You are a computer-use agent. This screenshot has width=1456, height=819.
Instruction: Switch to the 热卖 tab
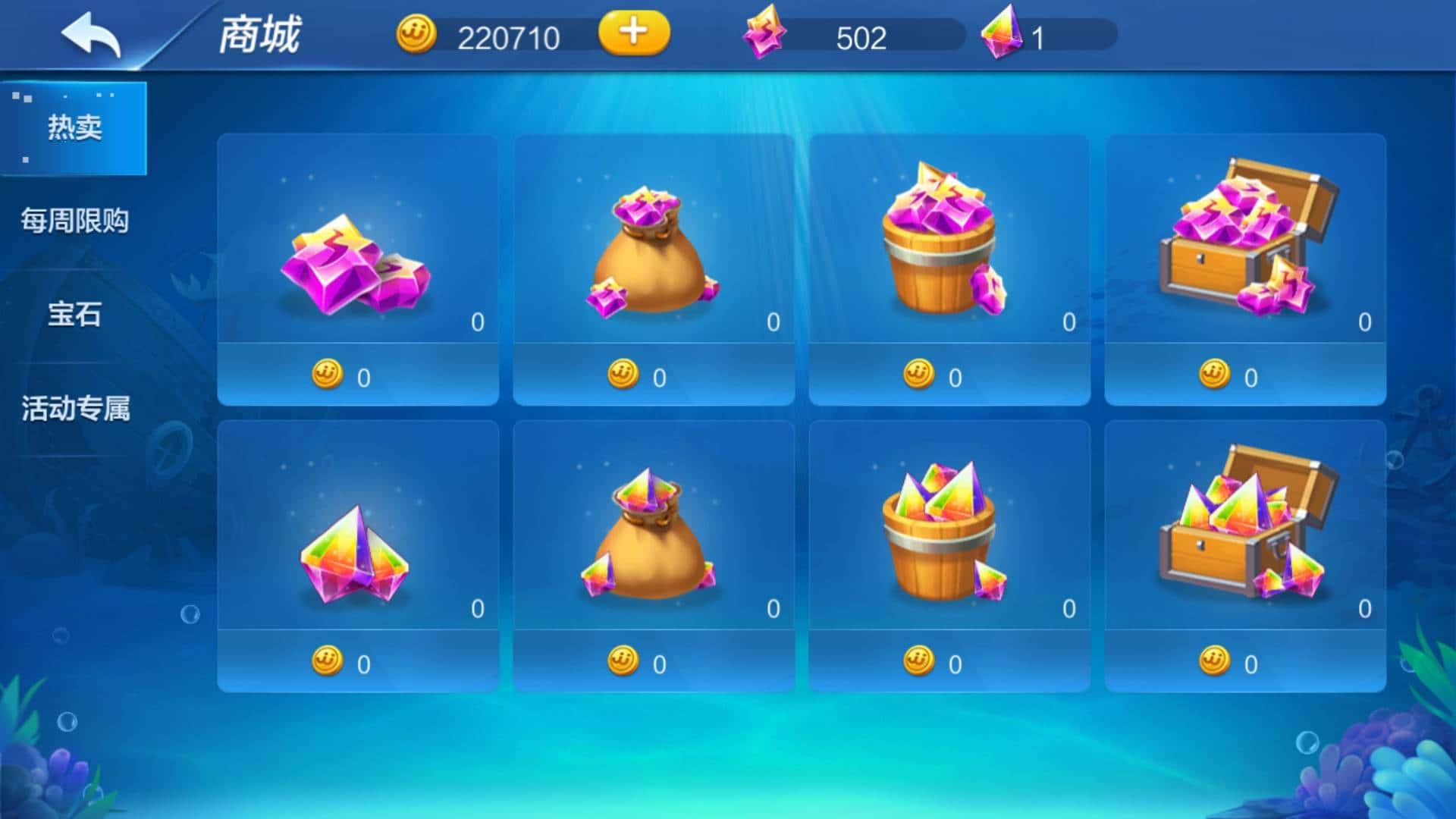[74, 127]
